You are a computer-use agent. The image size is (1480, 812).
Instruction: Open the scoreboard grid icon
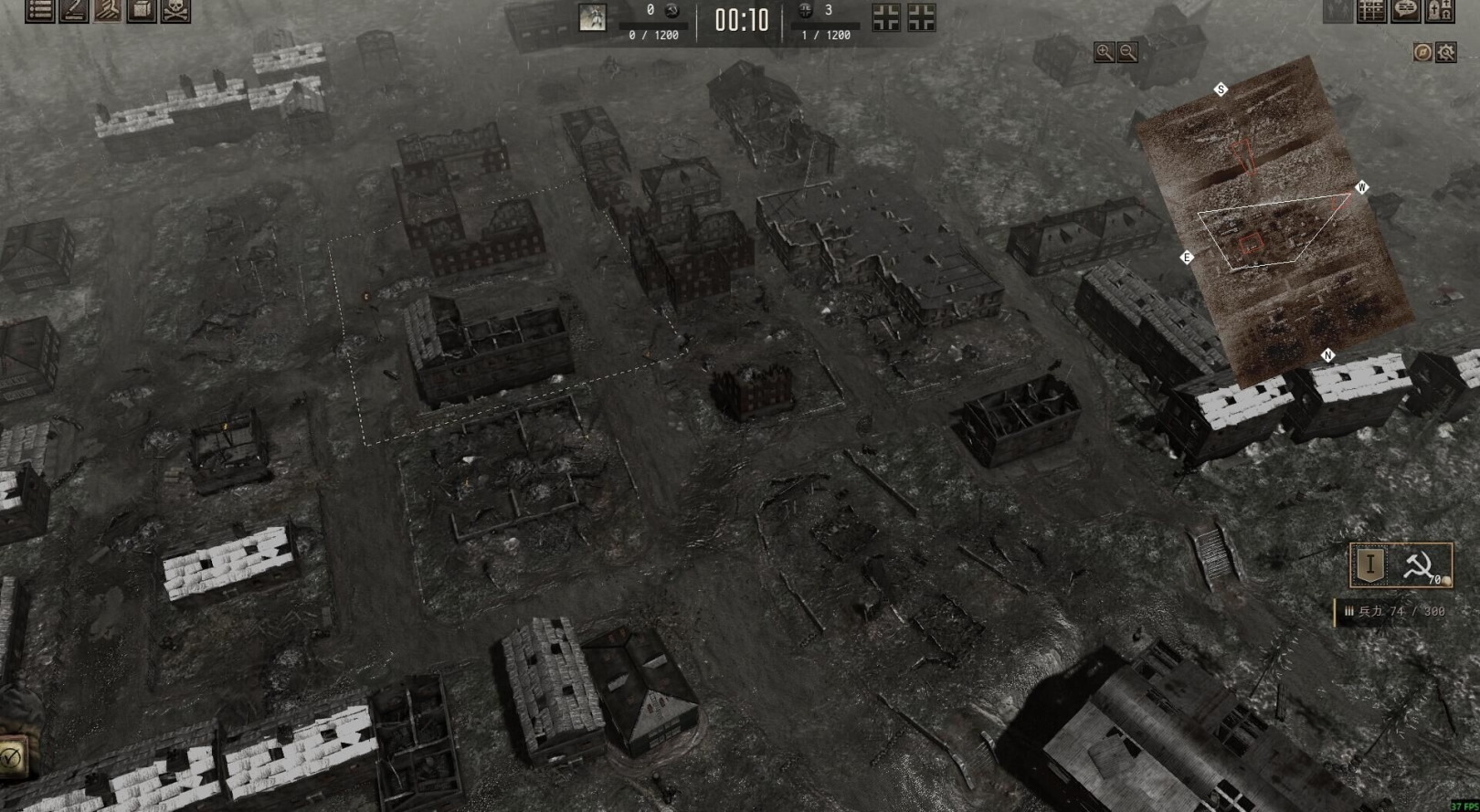click(x=1371, y=10)
